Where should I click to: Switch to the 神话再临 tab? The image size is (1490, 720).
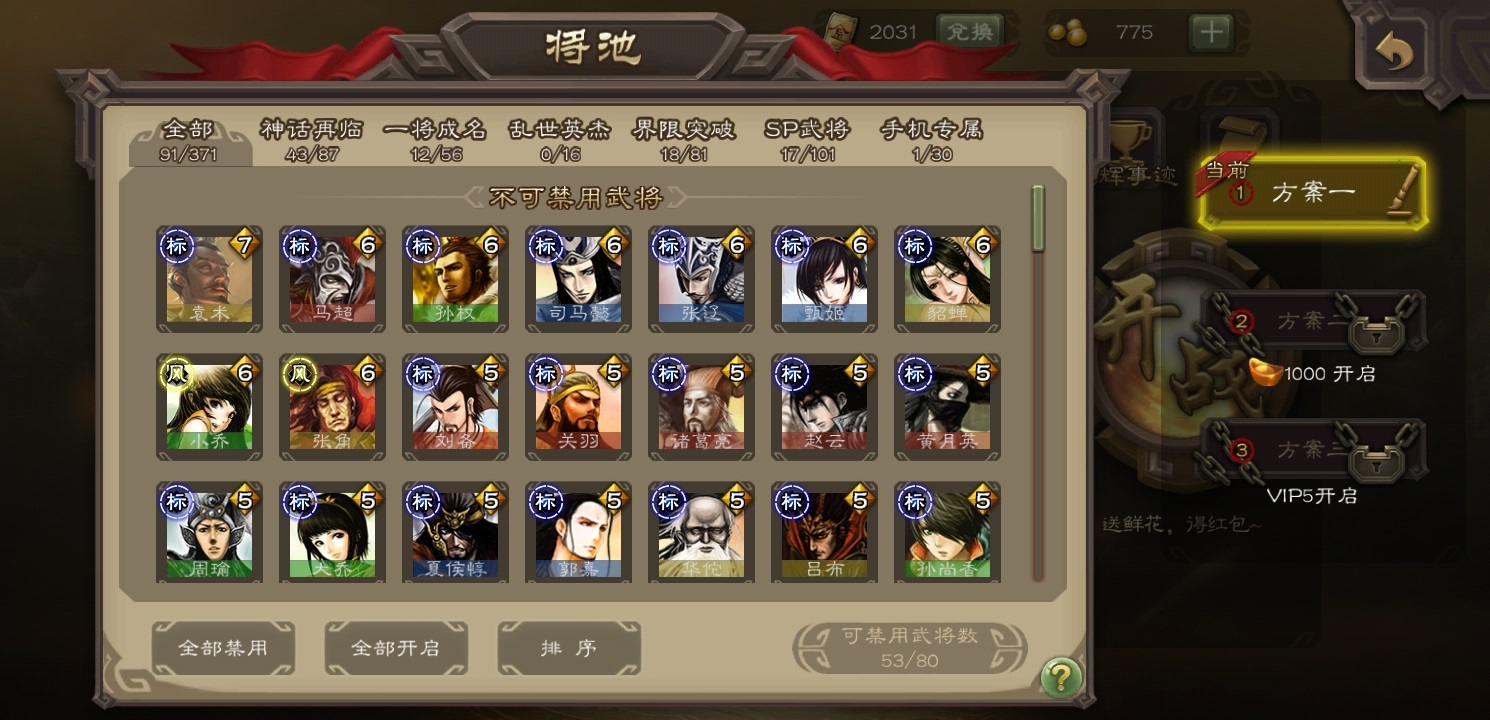point(311,139)
